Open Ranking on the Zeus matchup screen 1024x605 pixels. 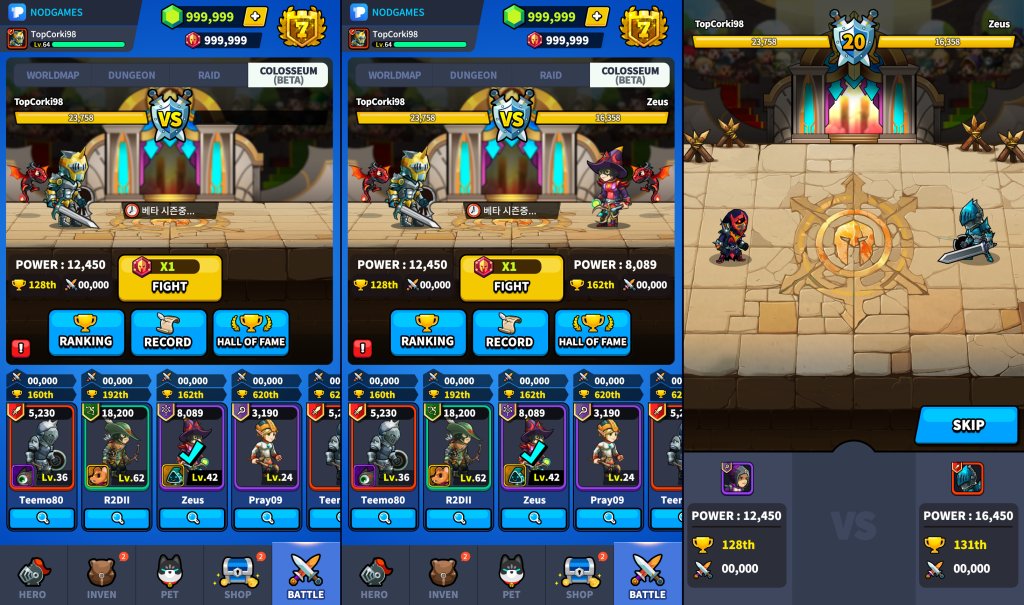click(428, 333)
